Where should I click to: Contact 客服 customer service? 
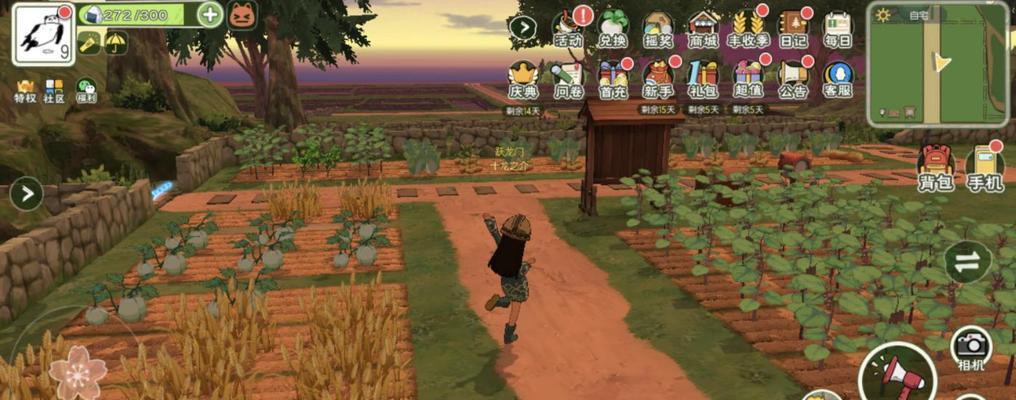(x=837, y=79)
